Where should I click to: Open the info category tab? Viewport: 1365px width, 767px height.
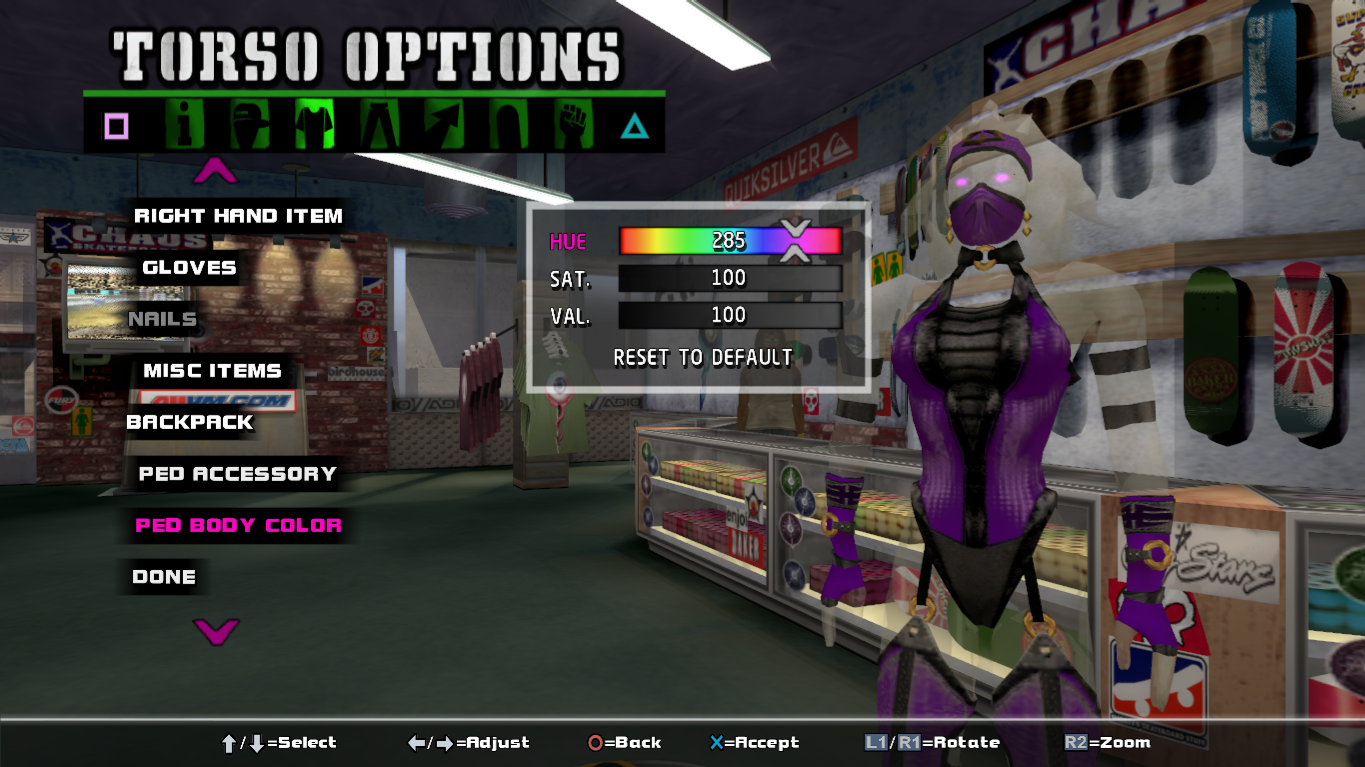(185, 125)
